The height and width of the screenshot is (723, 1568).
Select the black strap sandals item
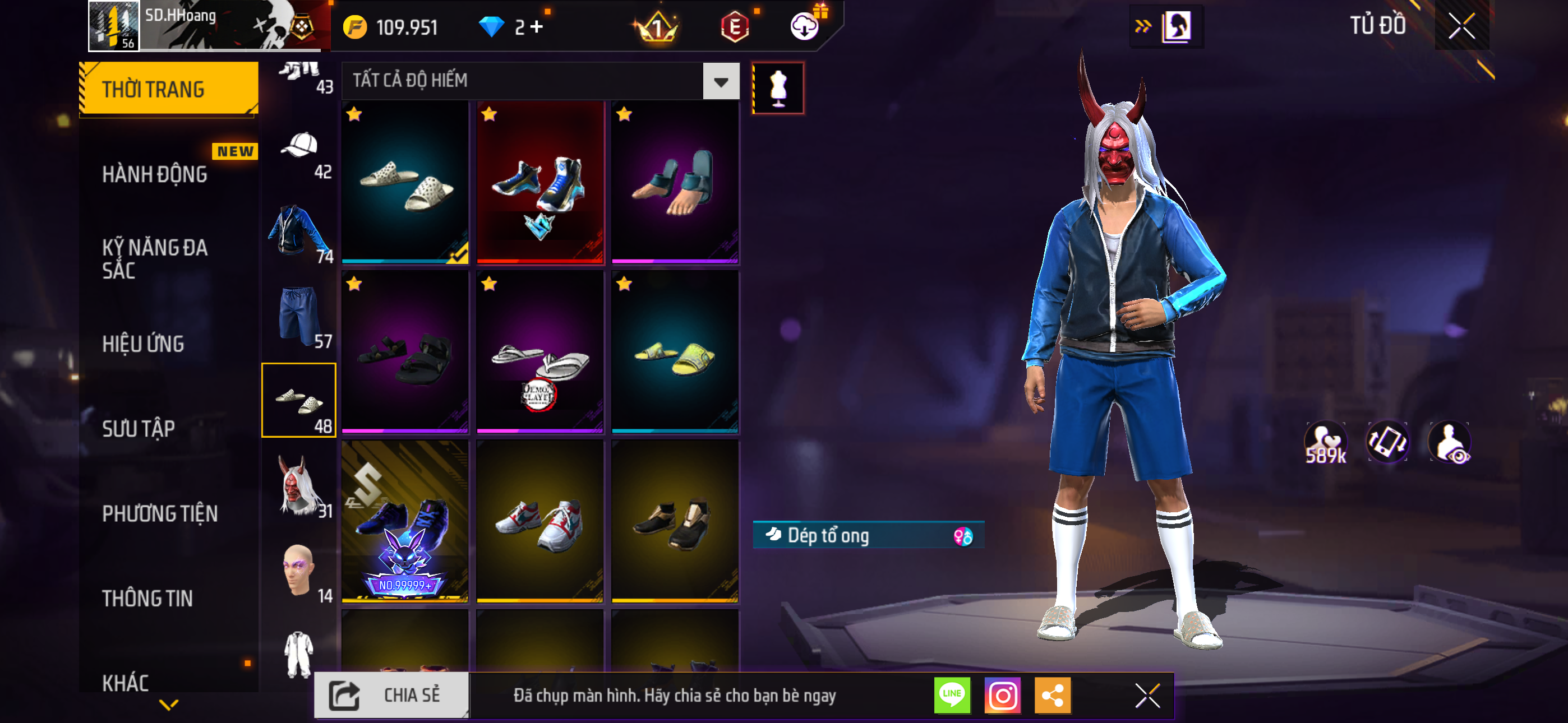click(405, 353)
